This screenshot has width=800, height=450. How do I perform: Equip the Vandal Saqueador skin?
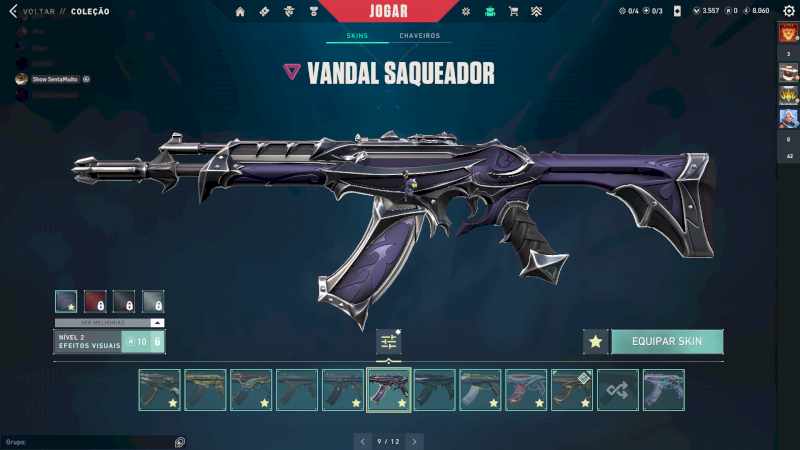pos(666,341)
